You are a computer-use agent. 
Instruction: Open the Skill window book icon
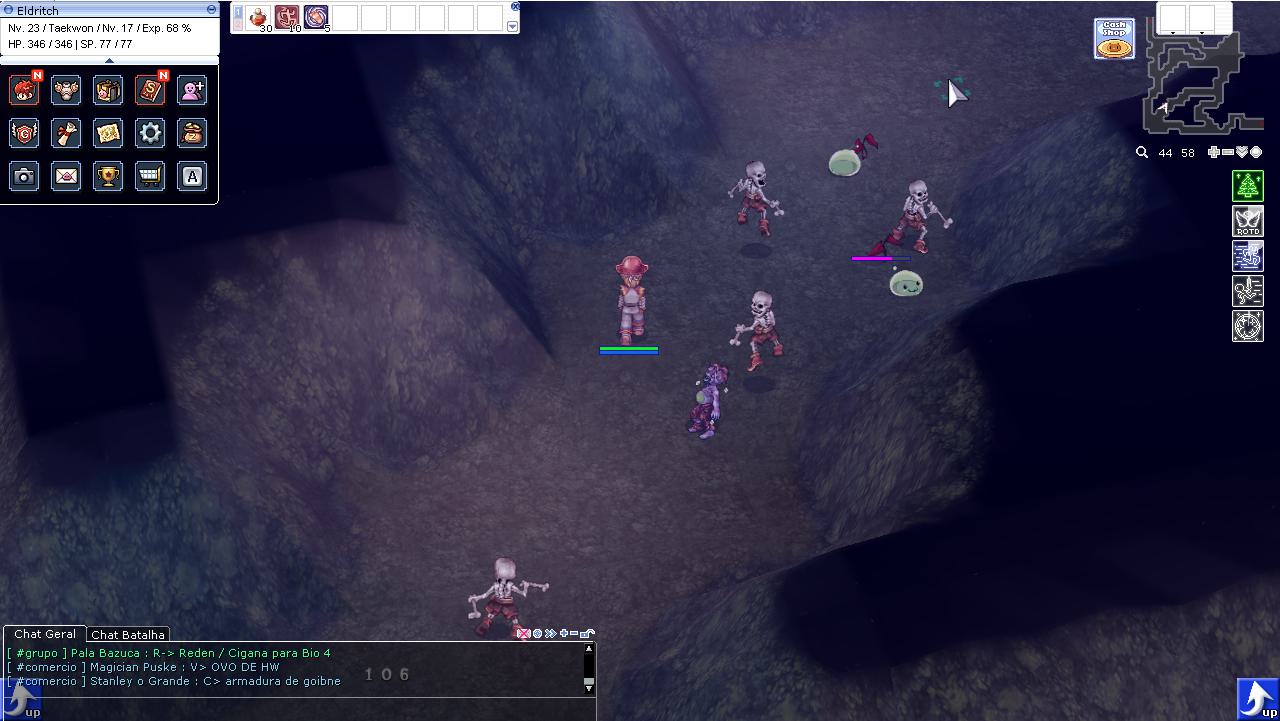[x=150, y=89]
